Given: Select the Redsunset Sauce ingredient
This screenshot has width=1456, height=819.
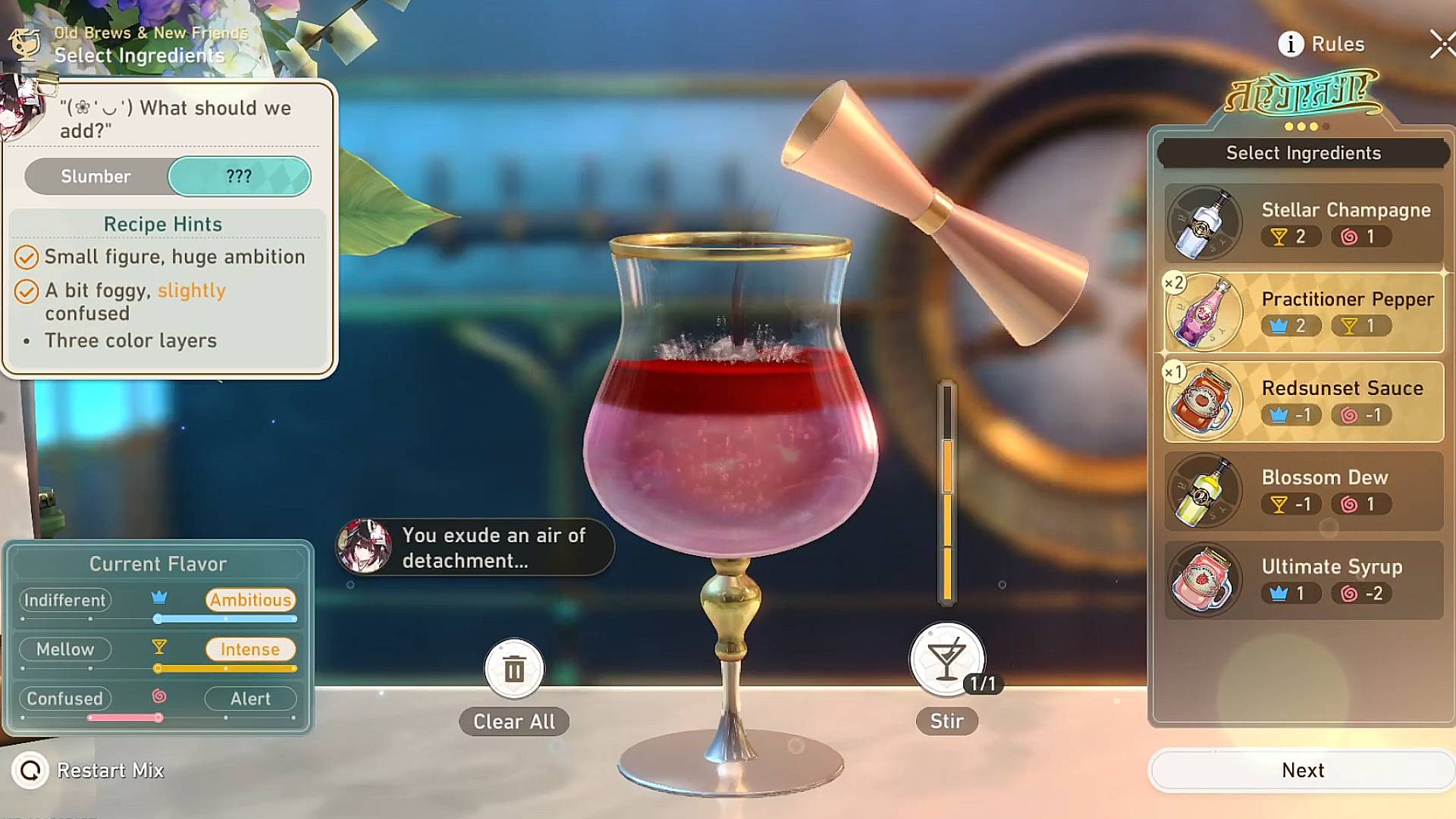Looking at the screenshot, I should (x=1303, y=402).
